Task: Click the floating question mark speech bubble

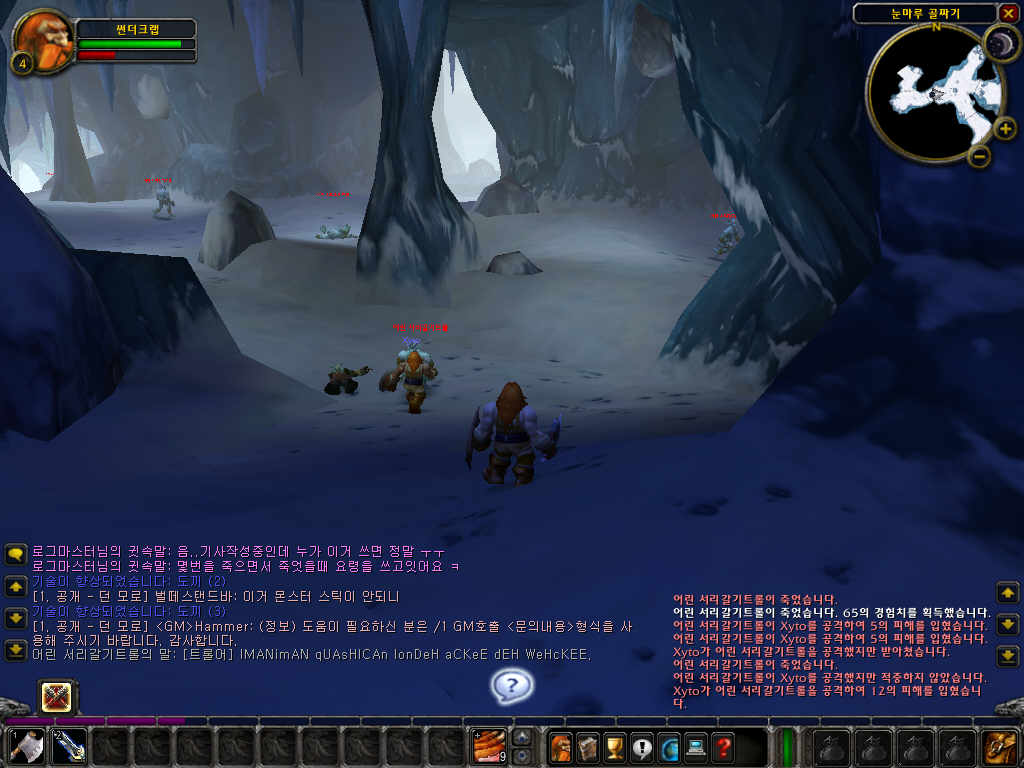Action: 512,685
